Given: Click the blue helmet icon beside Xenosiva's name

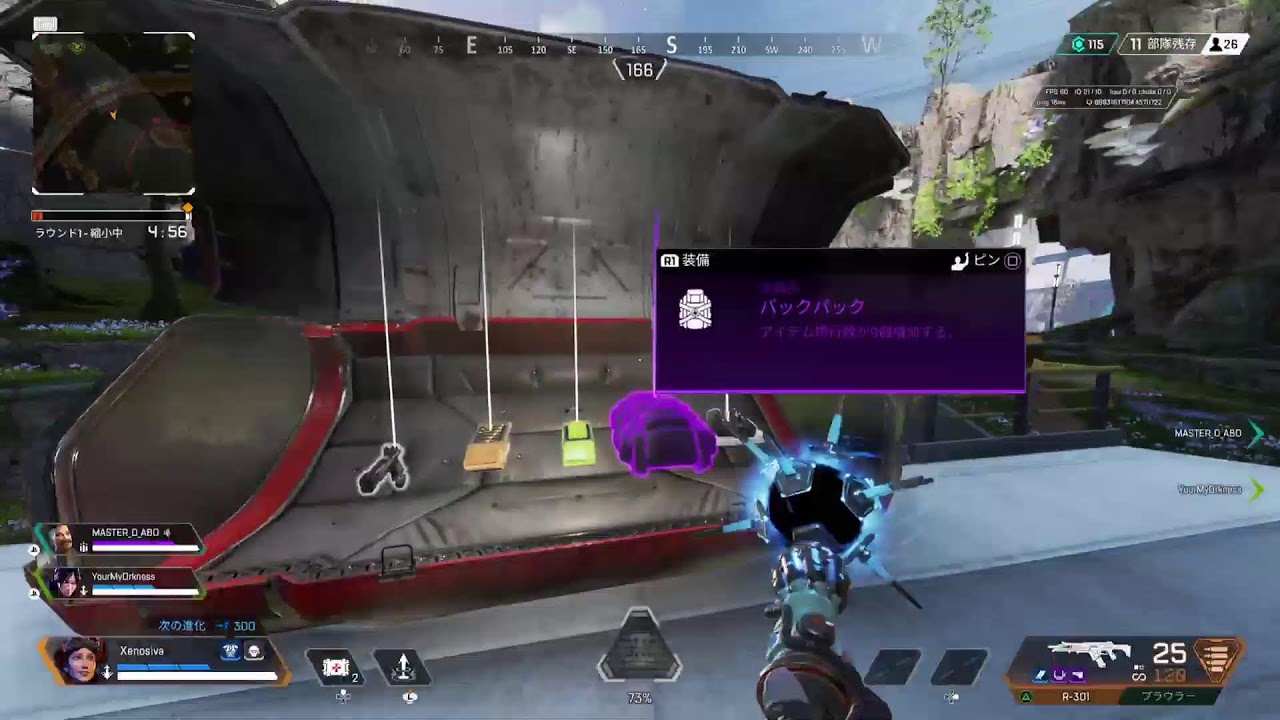Looking at the screenshot, I should click(x=230, y=651).
